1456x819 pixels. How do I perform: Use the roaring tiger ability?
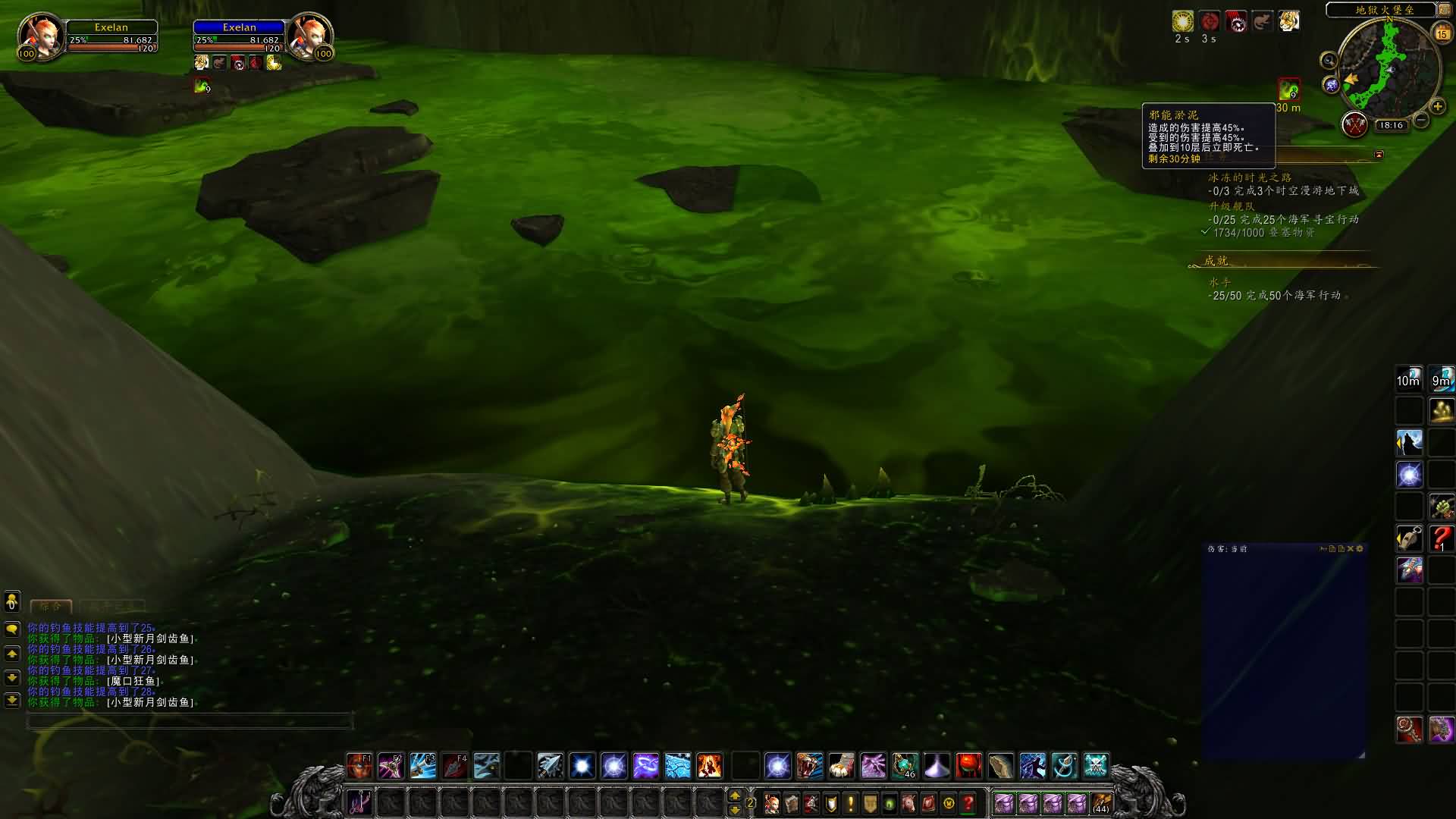pyautogui.click(x=809, y=766)
